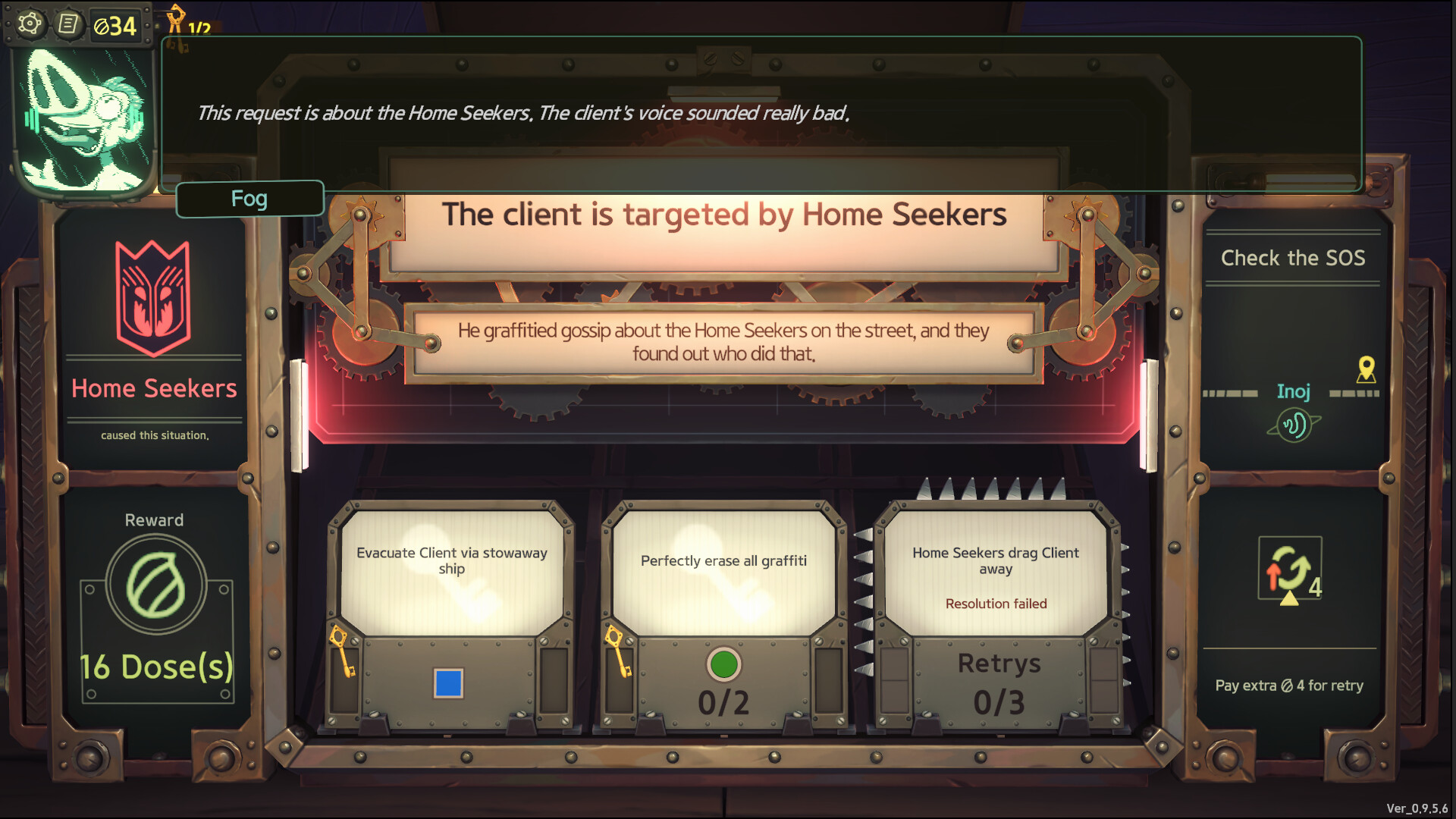
Task: Expand the Home Seekers drag Client away card
Action: coord(995,561)
